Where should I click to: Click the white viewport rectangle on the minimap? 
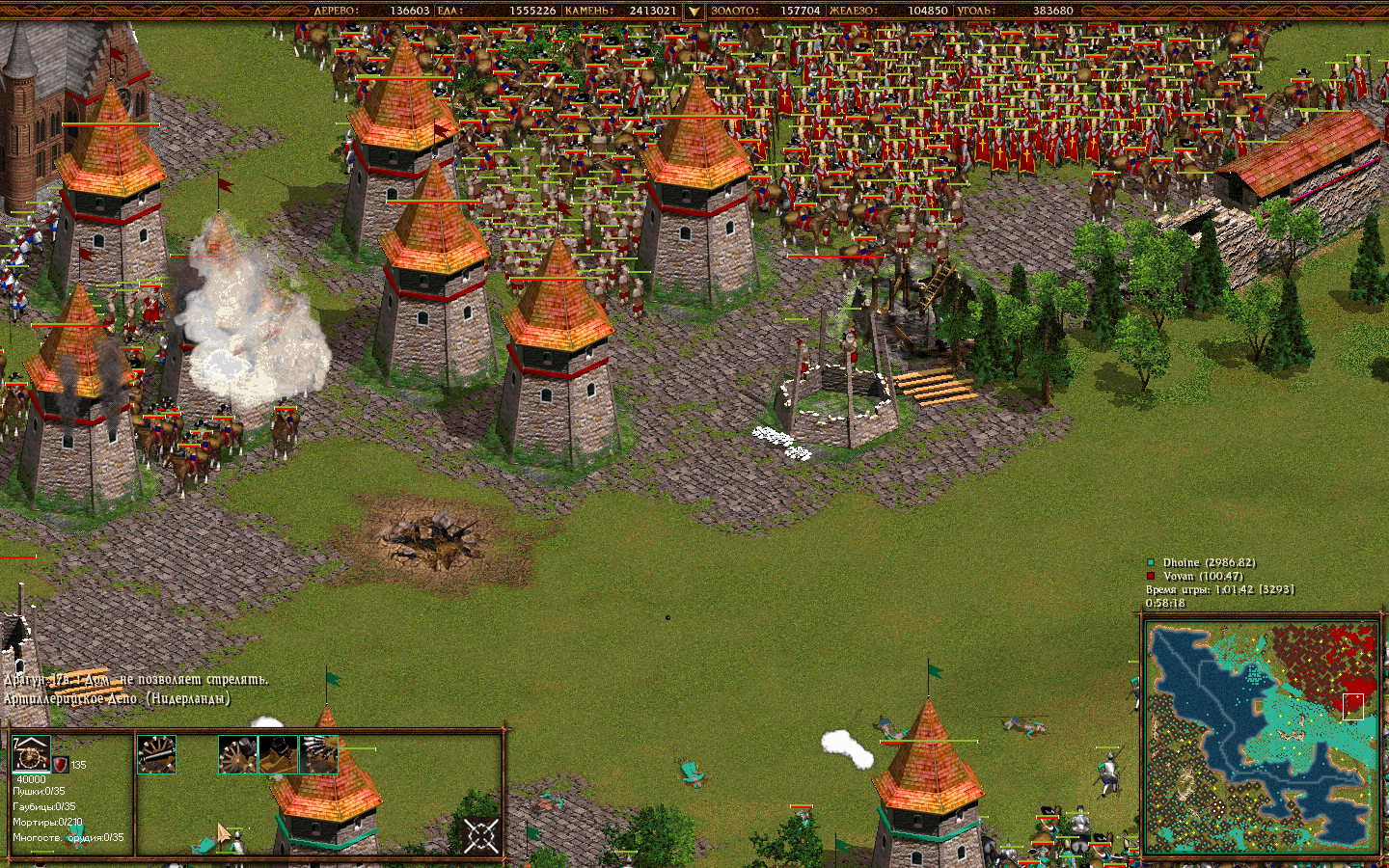tap(1353, 706)
